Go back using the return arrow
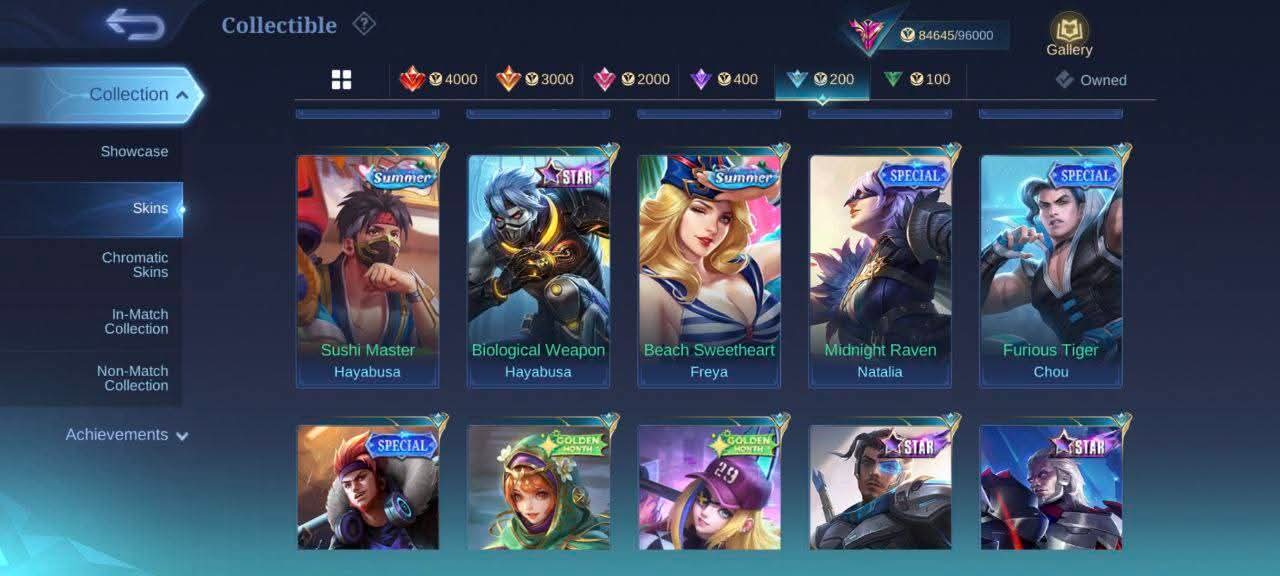 pos(135,25)
